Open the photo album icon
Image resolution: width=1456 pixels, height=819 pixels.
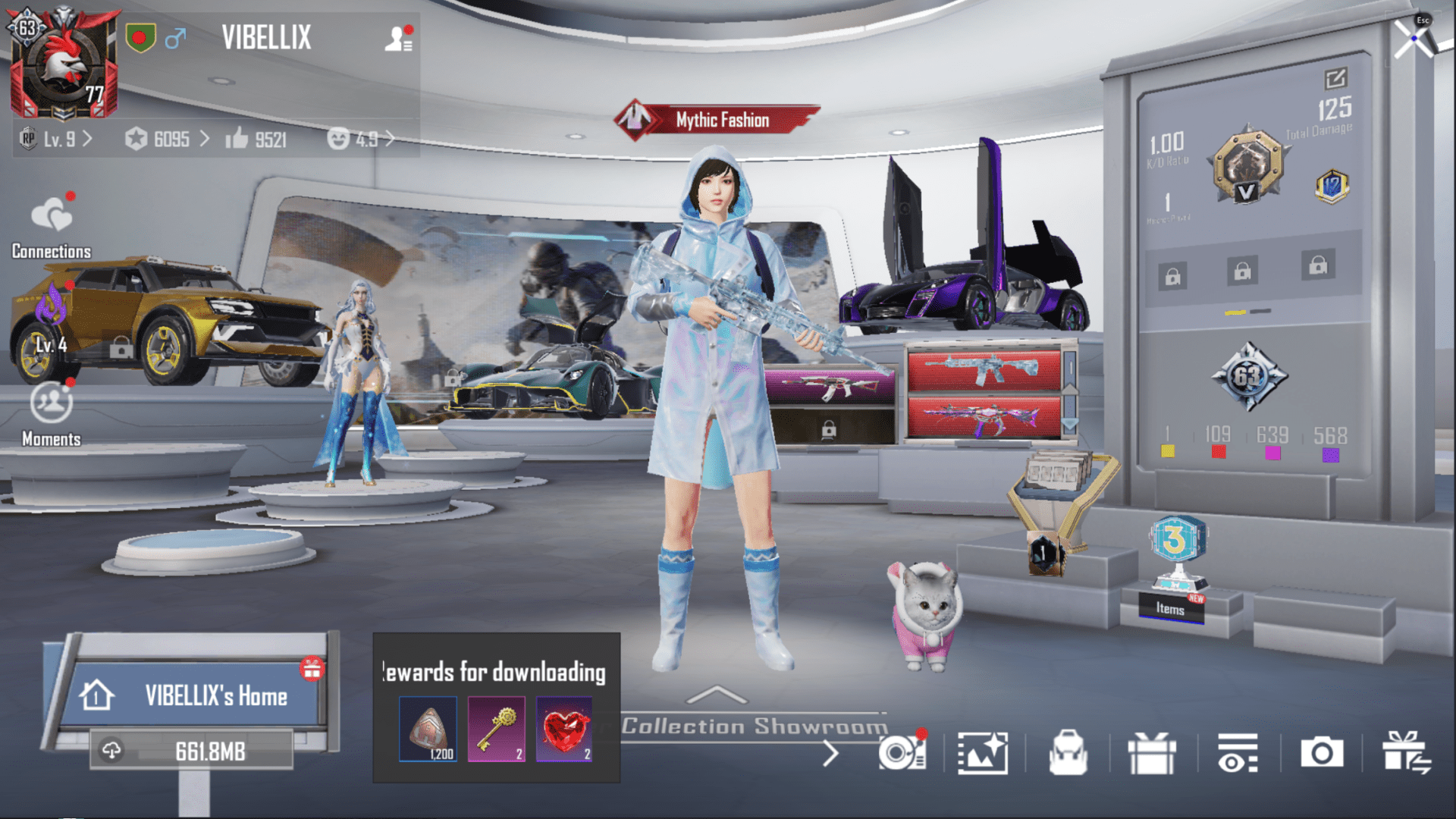tap(982, 754)
